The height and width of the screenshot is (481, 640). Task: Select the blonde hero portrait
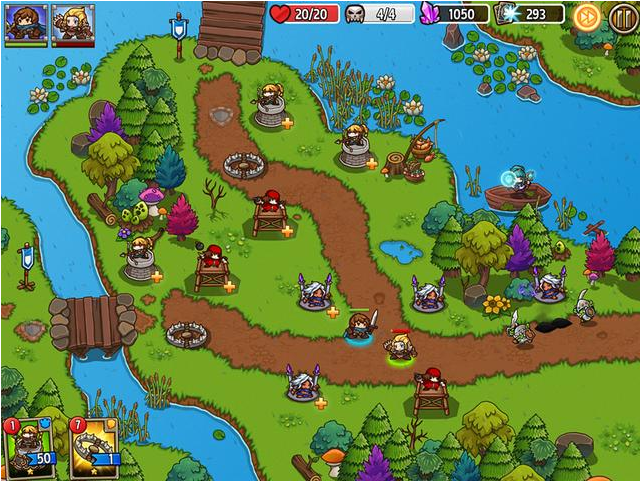click(x=73, y=22)
